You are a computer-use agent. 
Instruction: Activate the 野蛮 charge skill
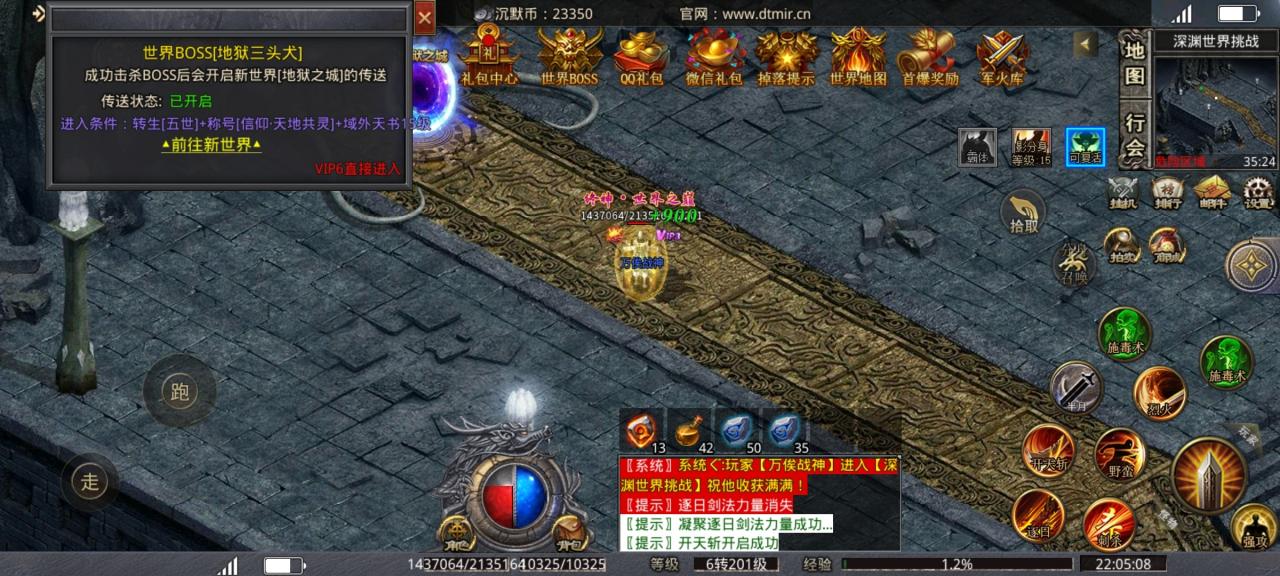pyautogui.click(x=1119, y=455)
